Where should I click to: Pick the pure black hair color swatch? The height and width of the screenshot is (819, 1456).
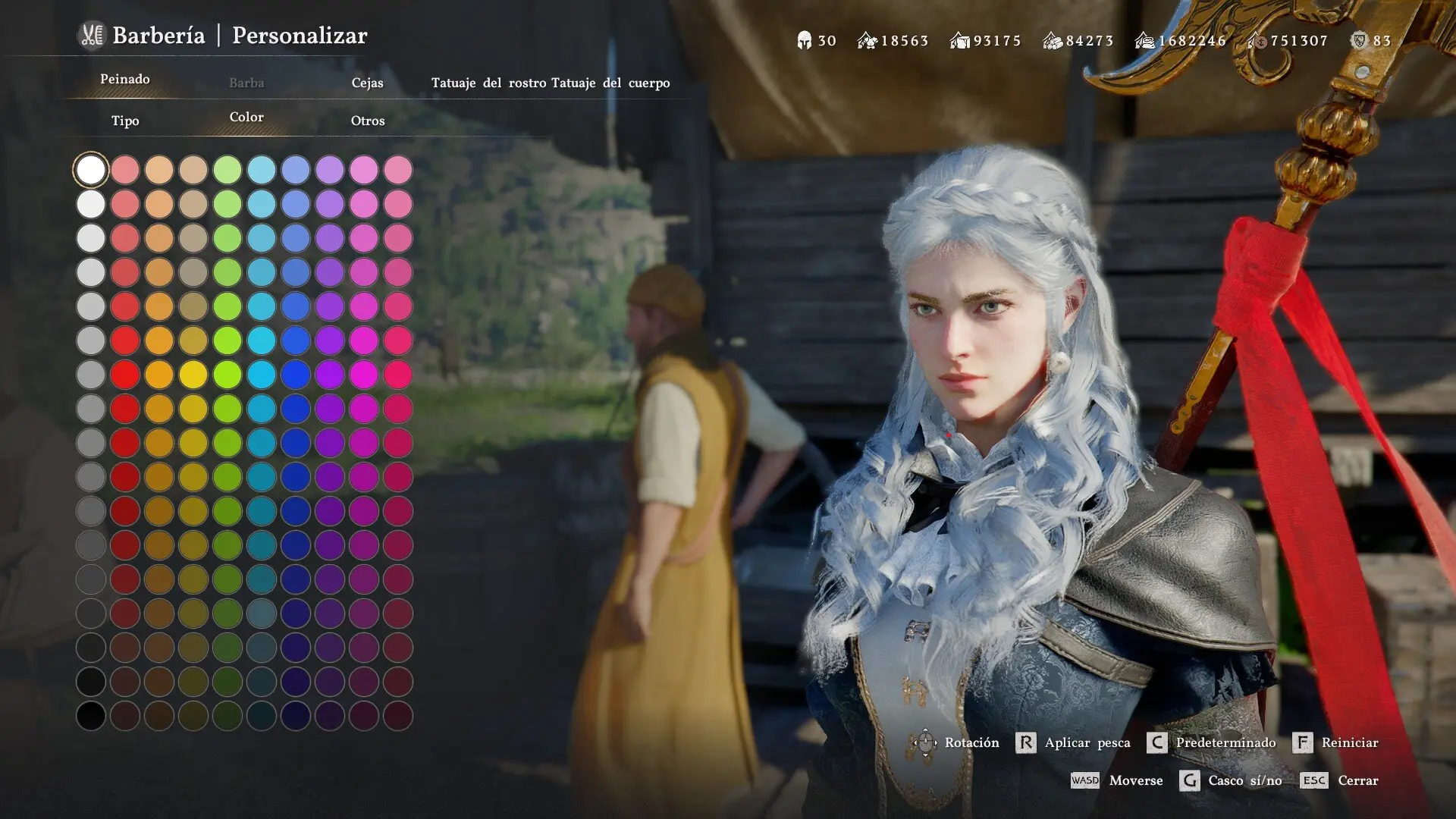[x=91, y=716]
